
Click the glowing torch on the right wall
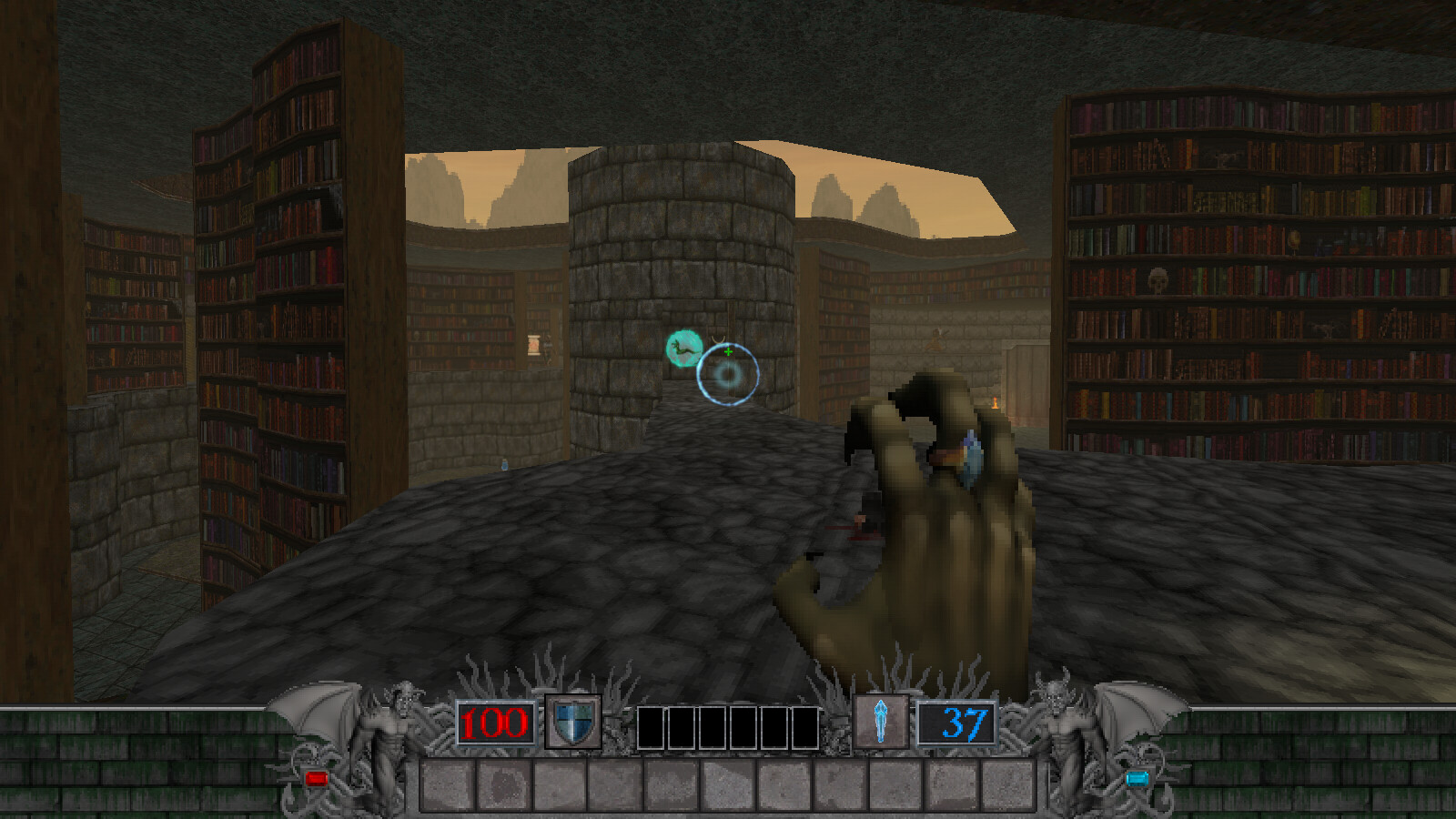(x=995, y=402)
